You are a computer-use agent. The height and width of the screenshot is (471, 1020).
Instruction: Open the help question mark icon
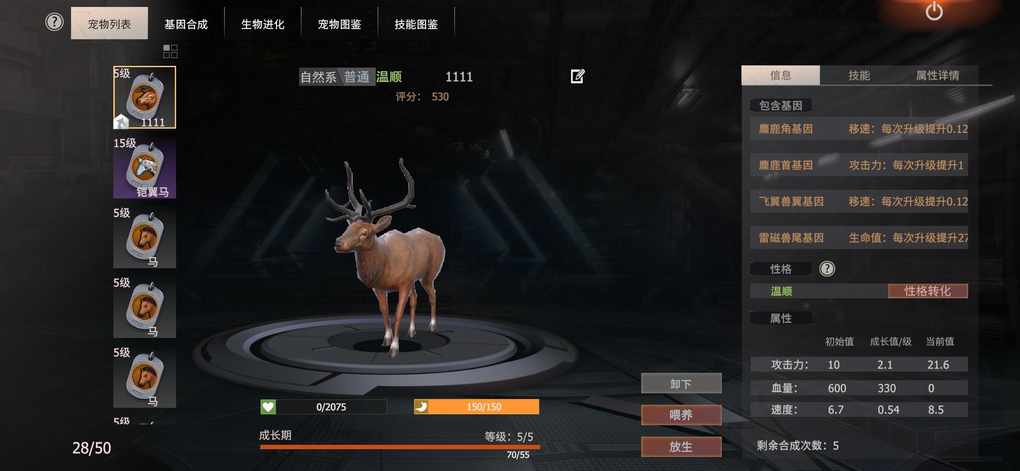pos(54,22)
